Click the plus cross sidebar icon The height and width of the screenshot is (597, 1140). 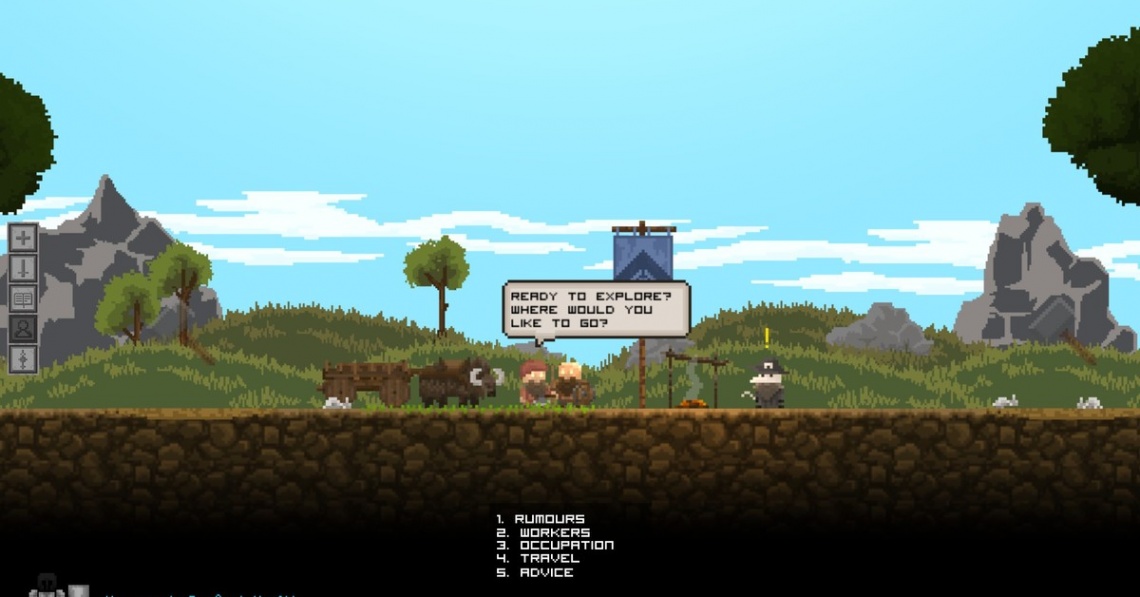coord(23,238)
